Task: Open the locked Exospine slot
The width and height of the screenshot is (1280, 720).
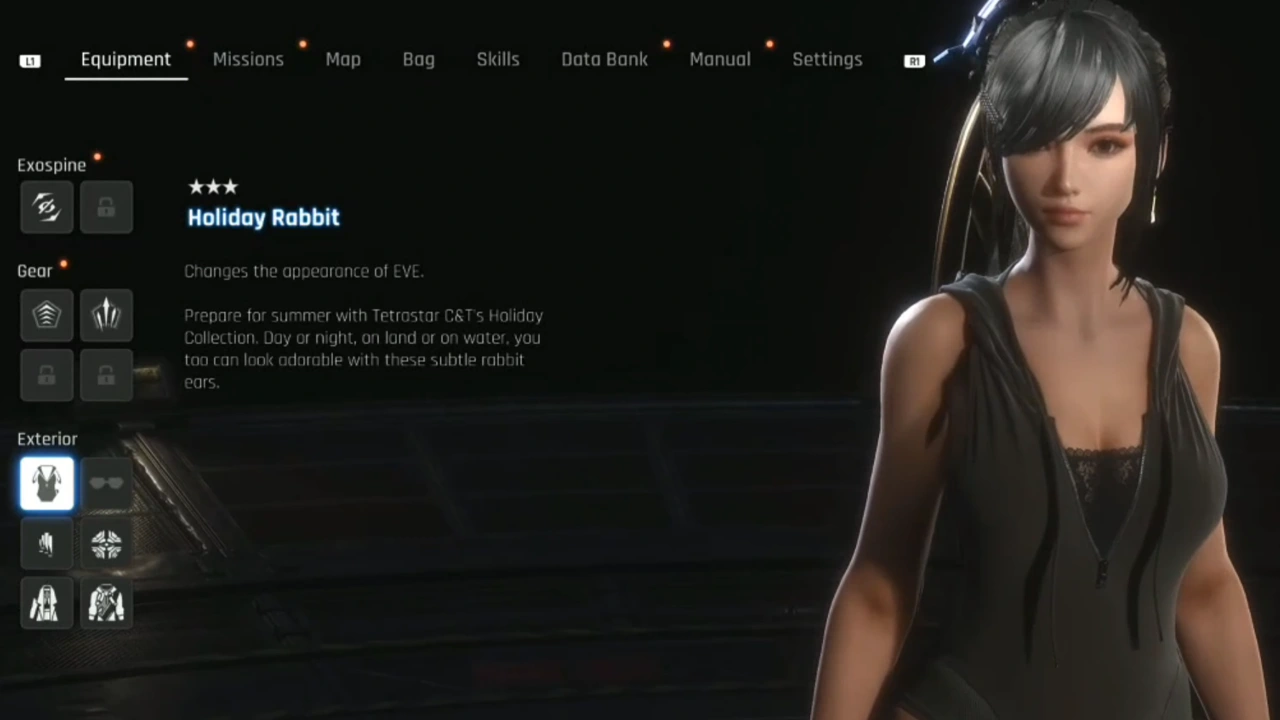Action: coord(106,207)
